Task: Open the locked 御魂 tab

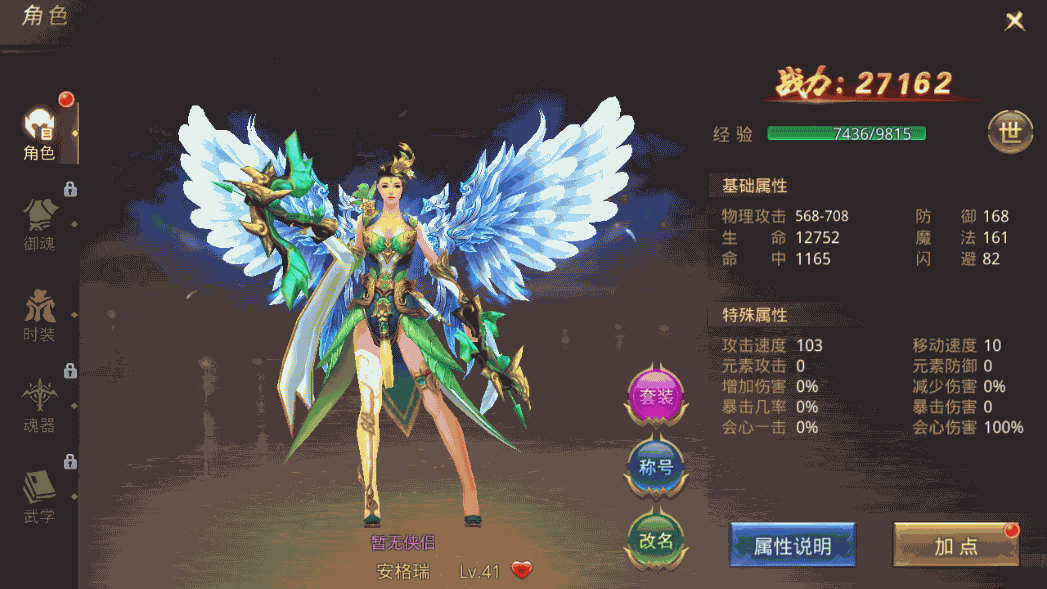Action: click(40, 222)
